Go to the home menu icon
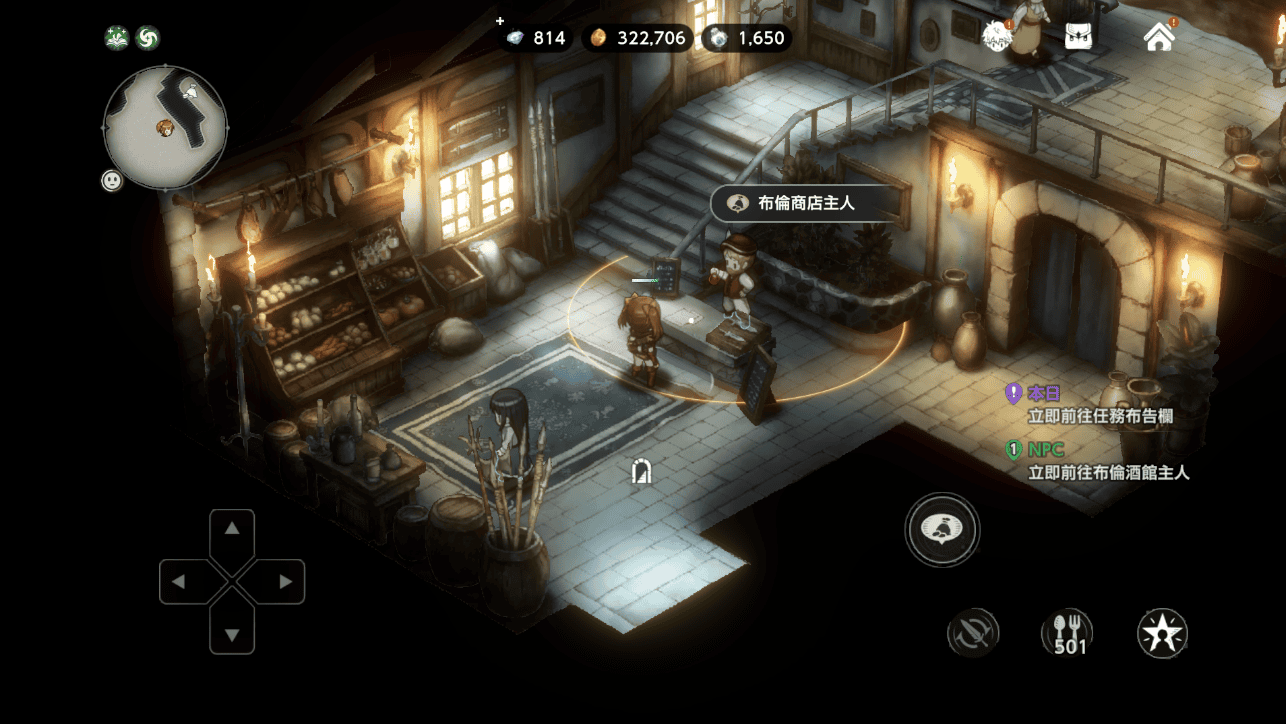The width and height of the screenshot is (1286, 724). pos(1159,37)
